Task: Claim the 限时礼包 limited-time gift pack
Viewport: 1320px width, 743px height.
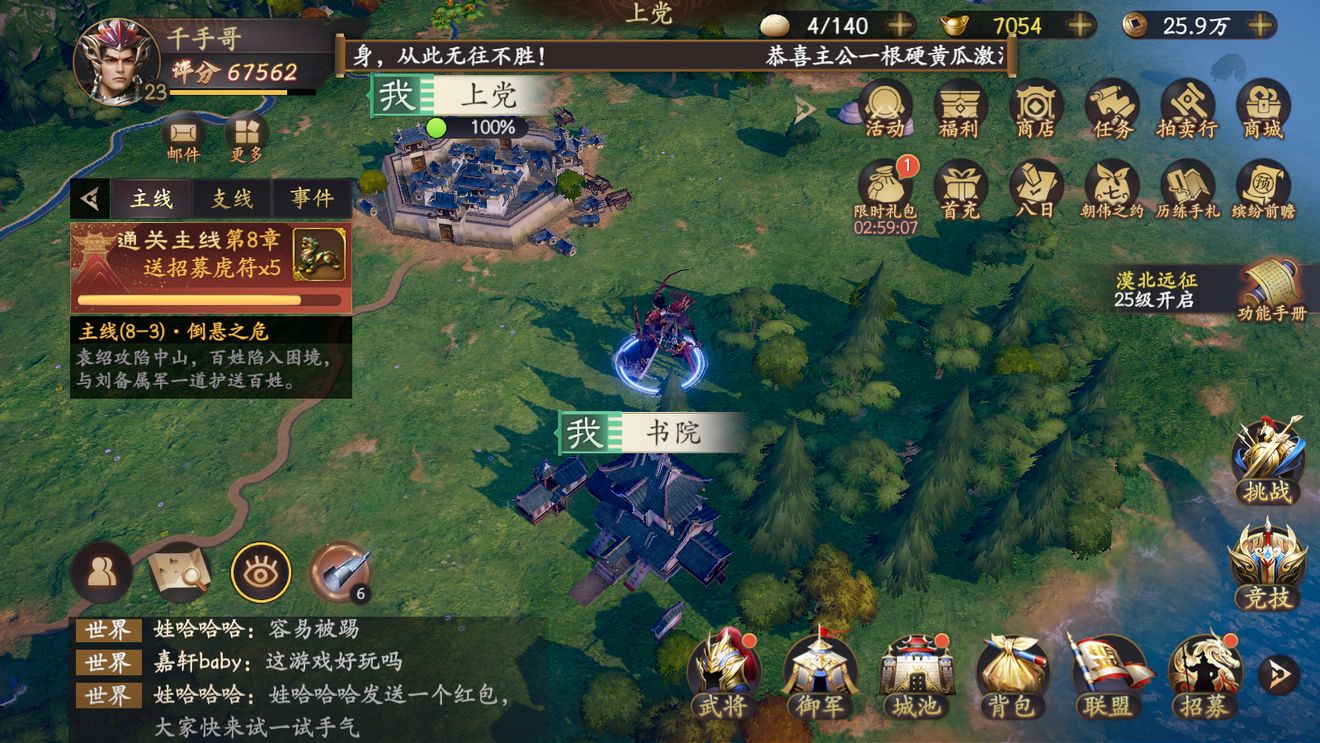Action: [884, 188]
